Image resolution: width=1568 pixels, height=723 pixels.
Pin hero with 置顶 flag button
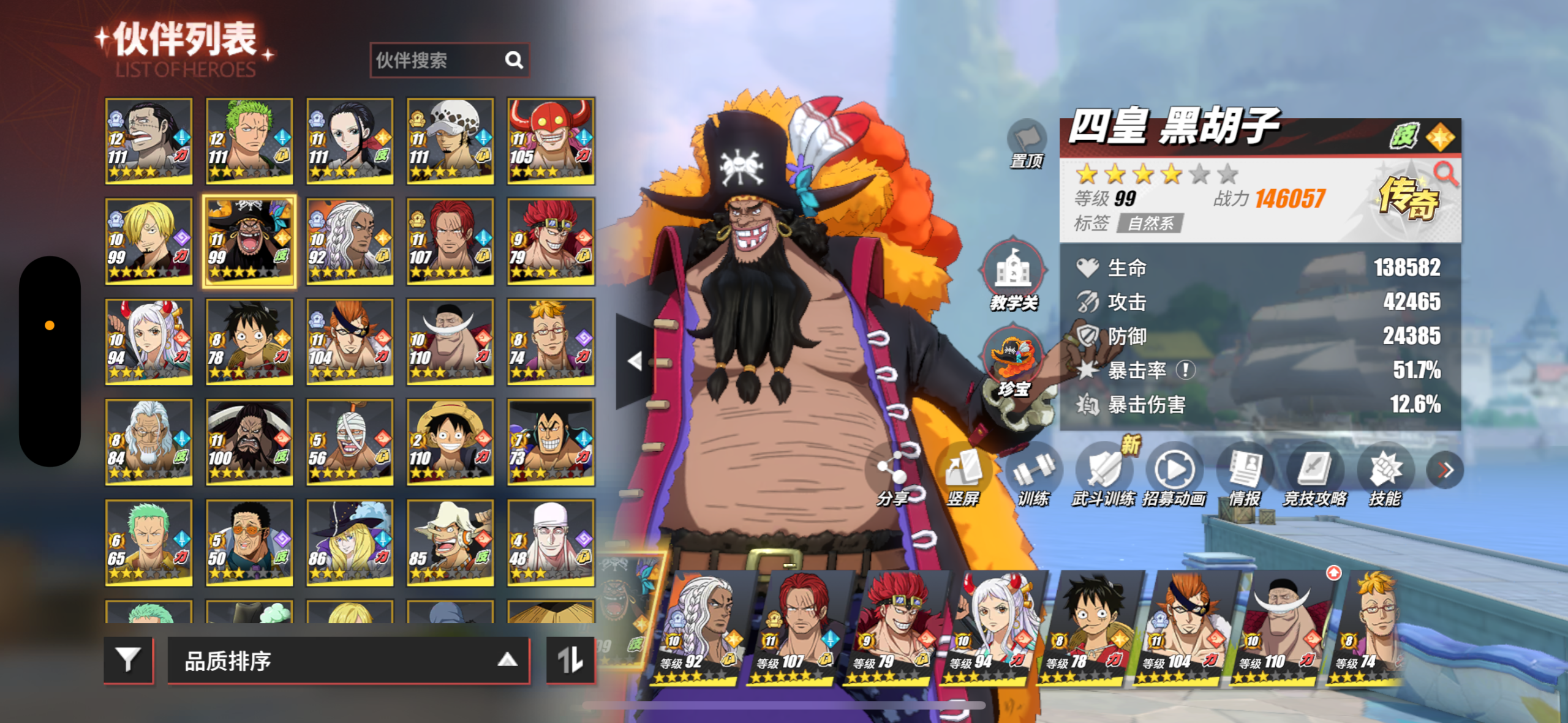coord(1027,141)
